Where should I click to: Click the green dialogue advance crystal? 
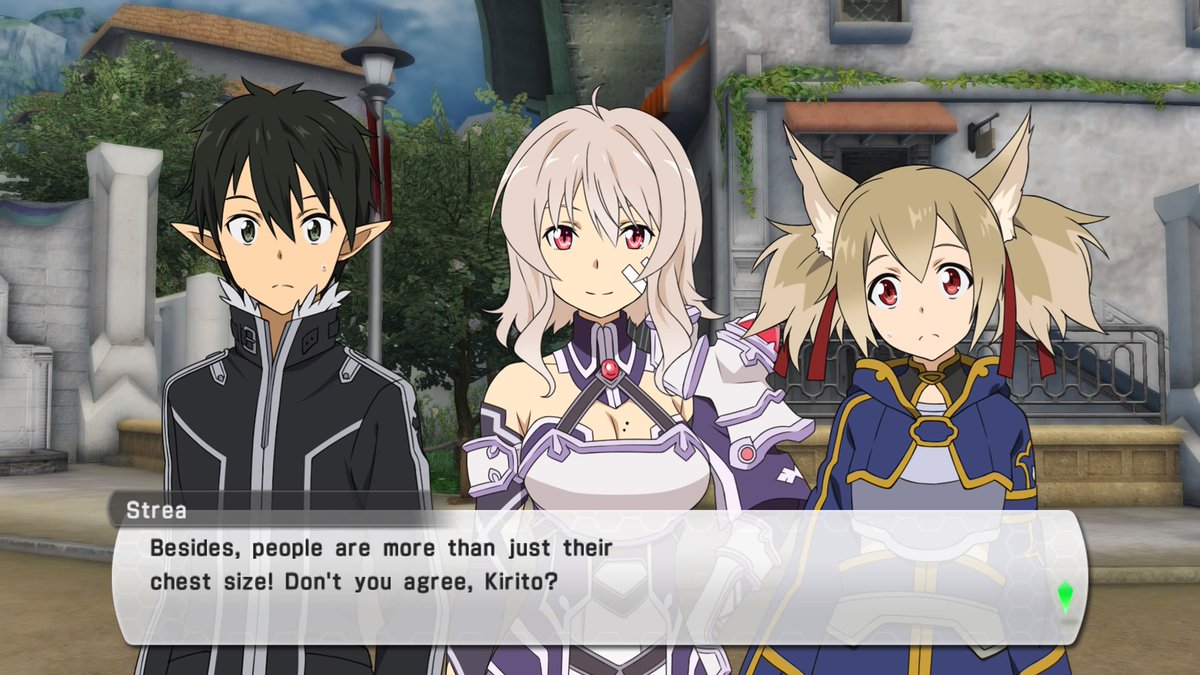[x=1064, y=596]
